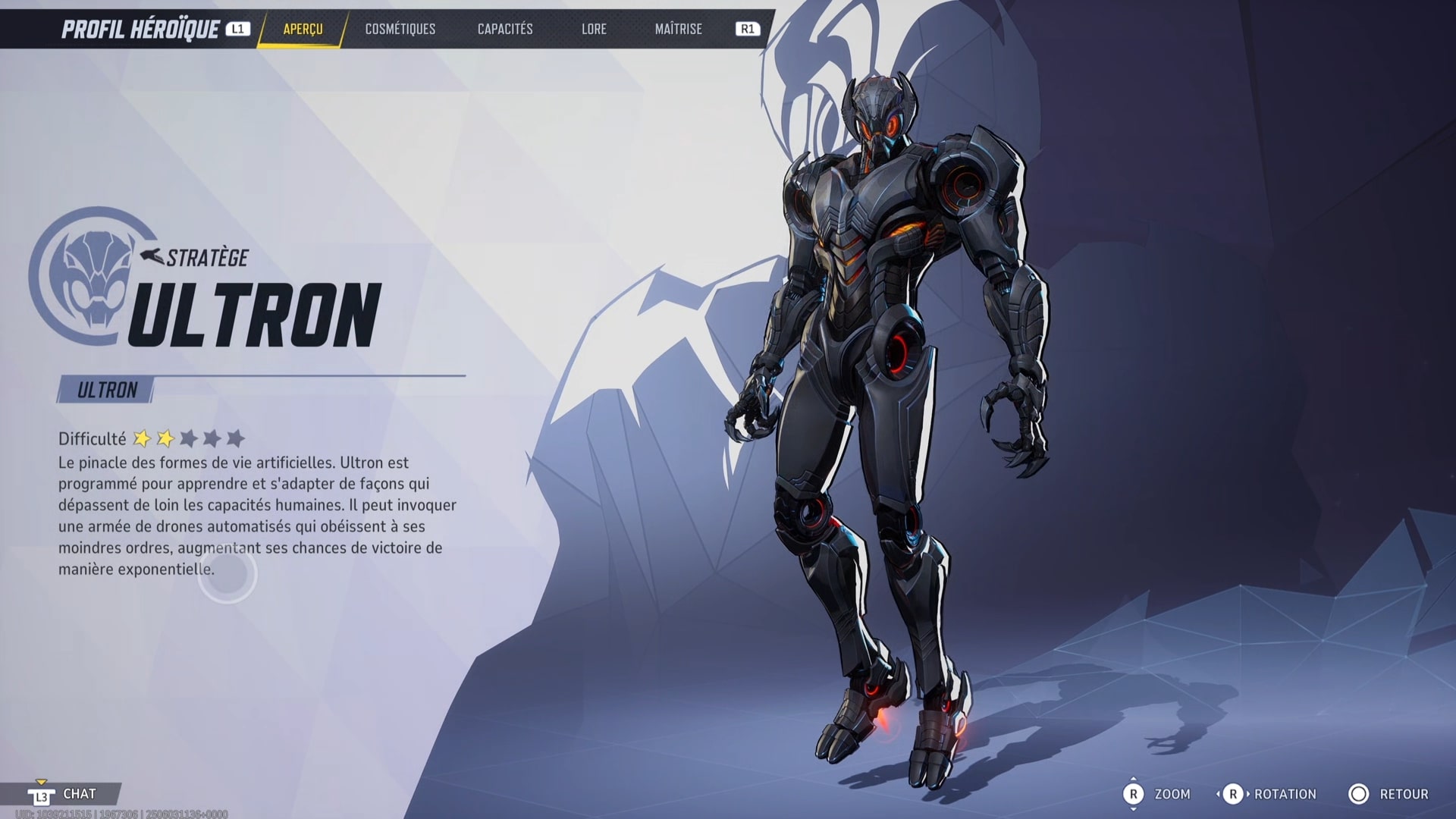Click the Profil Héroïque header
The height and width of the screenshot is (819, 1456).
click(140, 28)
